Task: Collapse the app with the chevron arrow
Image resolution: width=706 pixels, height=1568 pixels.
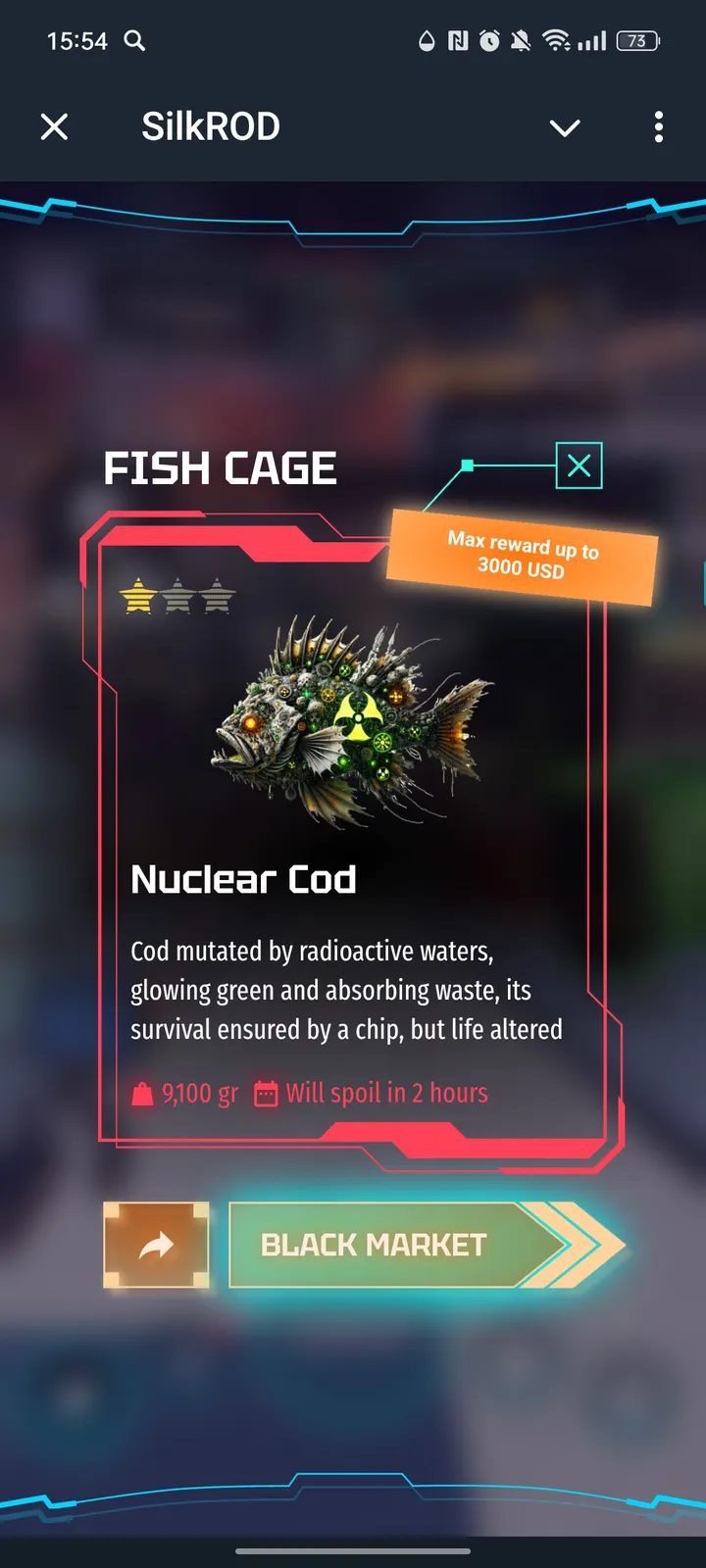Action: point(565,127)
